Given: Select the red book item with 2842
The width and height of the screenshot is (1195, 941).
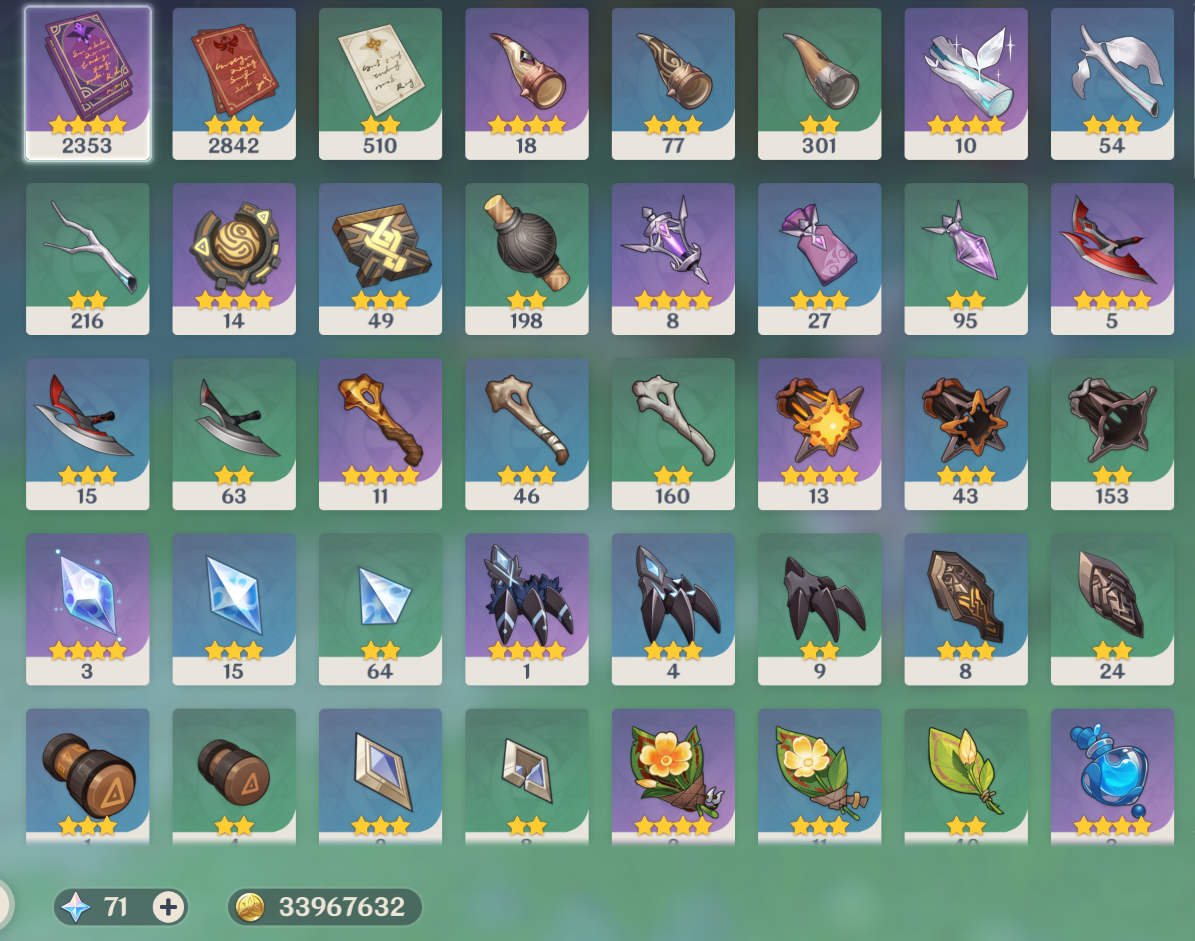Looking at the screenshot, I should click(x=234, y=82).
